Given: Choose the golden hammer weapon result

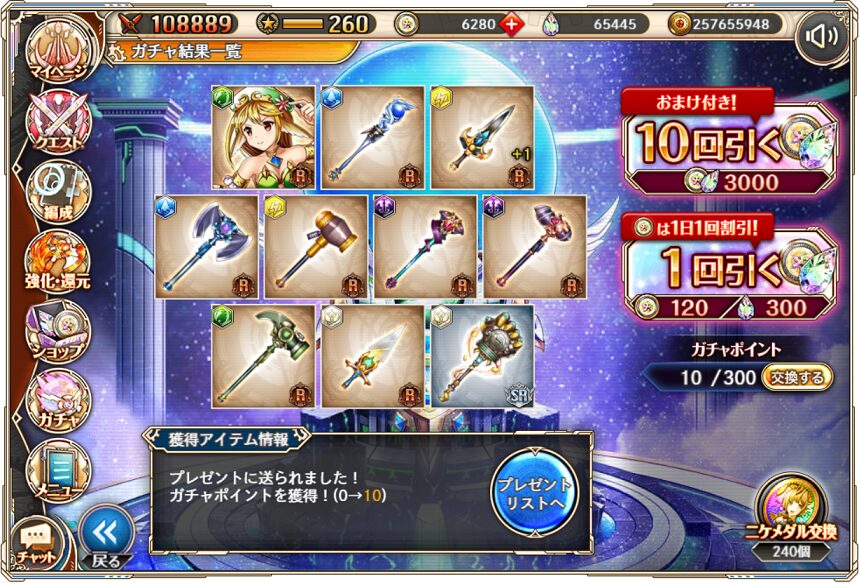Looking at the screenshot, I should 316,247.
